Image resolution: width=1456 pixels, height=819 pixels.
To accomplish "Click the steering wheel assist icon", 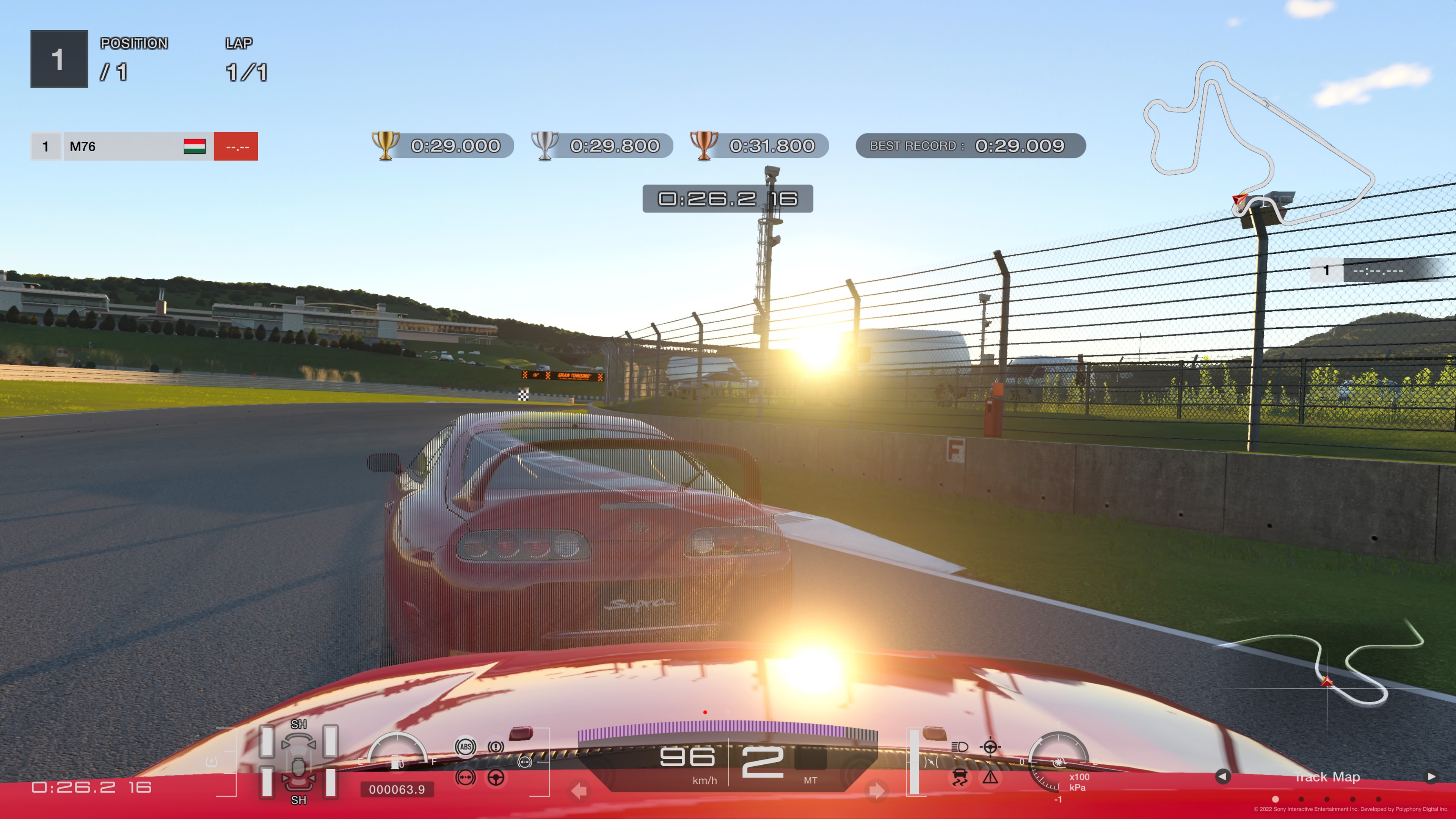I will [x=496, y=778].
